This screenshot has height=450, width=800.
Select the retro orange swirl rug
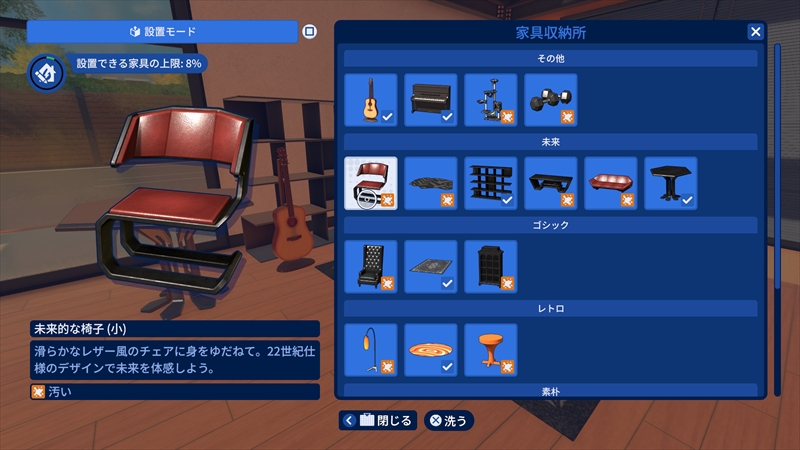[x=431, y=350]
